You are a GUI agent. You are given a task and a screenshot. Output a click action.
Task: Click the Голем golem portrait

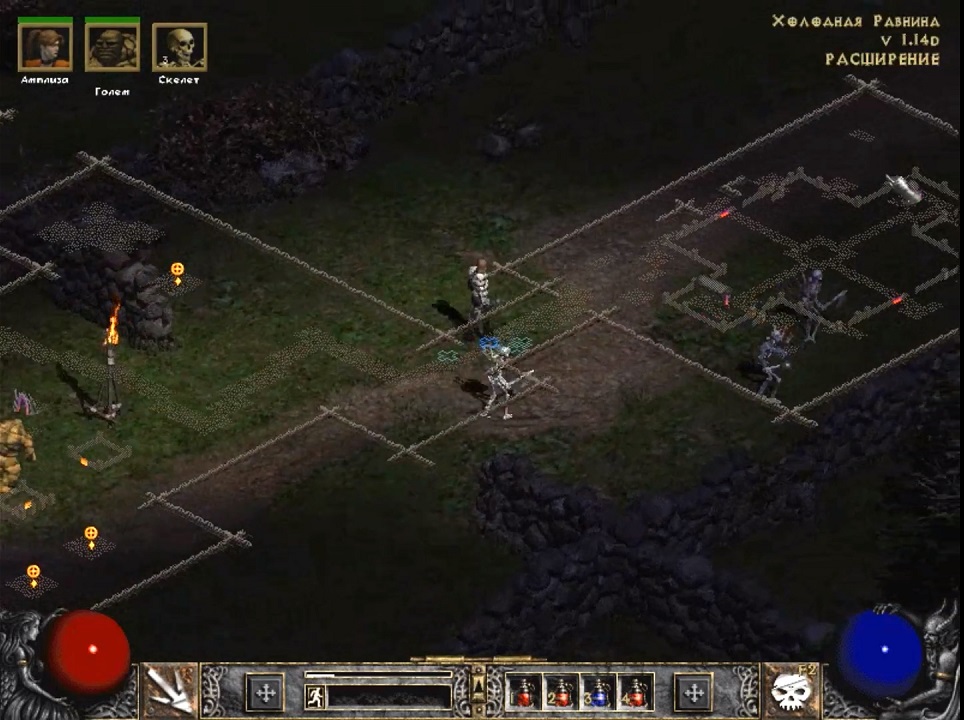(x=112, y=47)
